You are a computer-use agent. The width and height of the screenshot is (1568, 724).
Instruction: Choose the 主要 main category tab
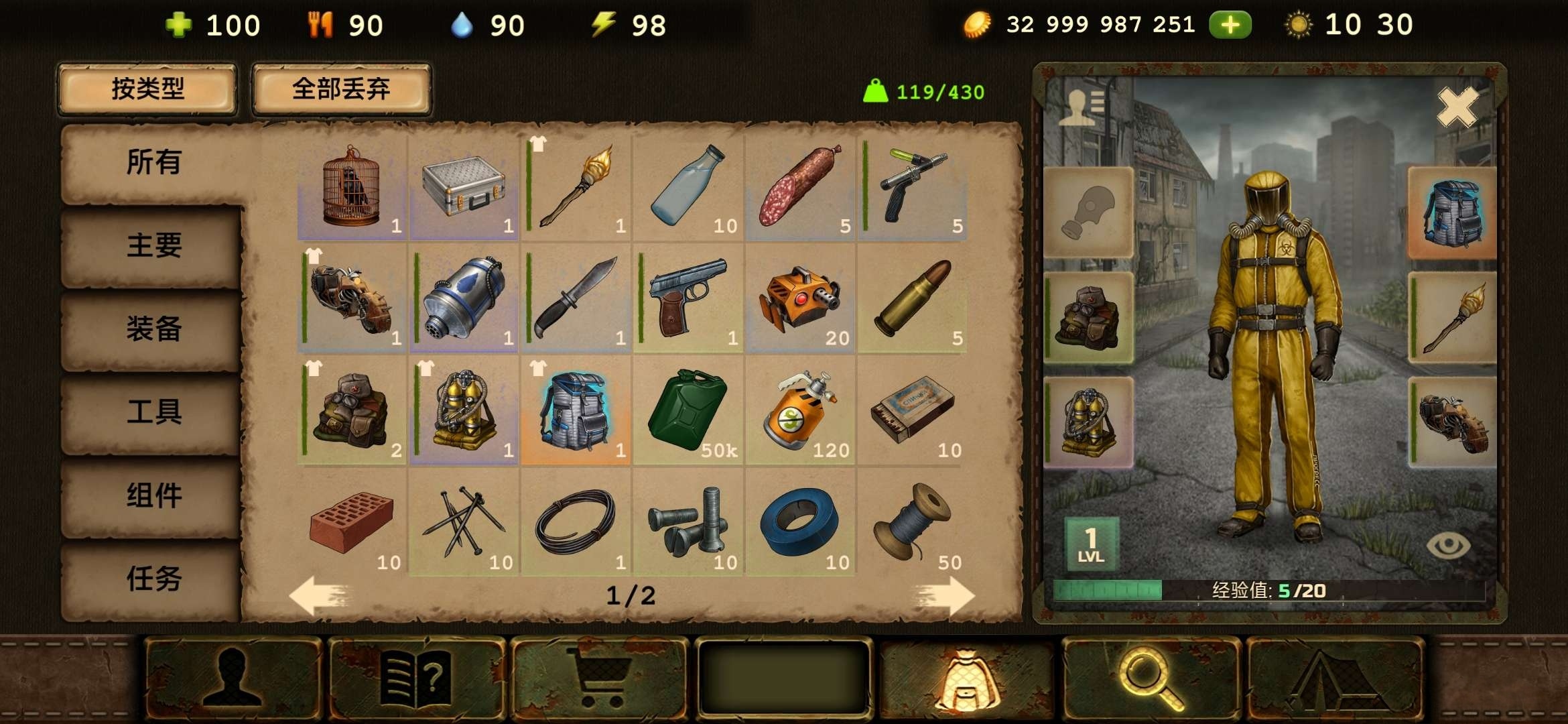[x=153, y=246]
